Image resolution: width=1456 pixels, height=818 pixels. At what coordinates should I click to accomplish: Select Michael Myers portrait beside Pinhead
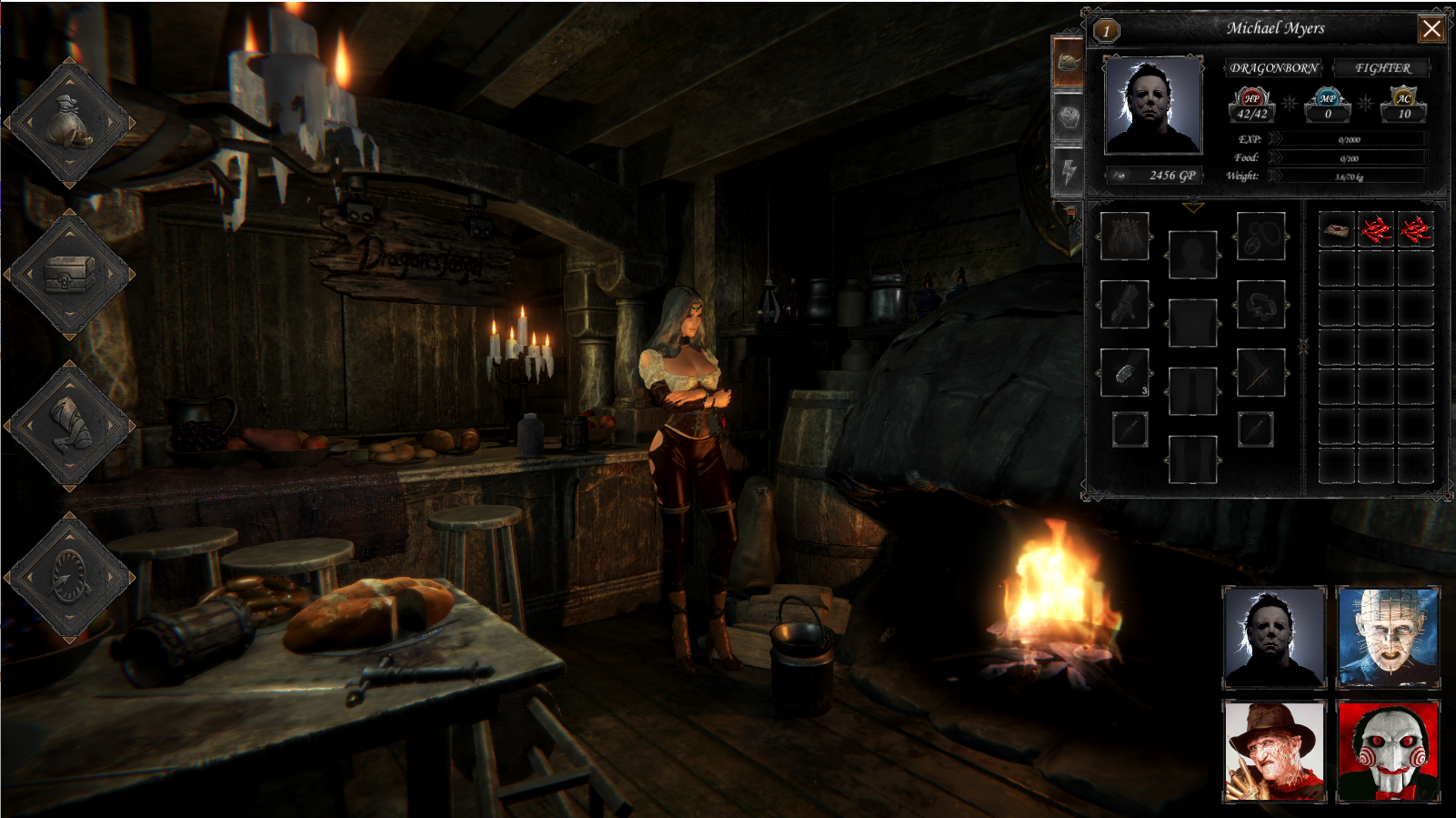pyautogui.click(x=1273, y=638)
